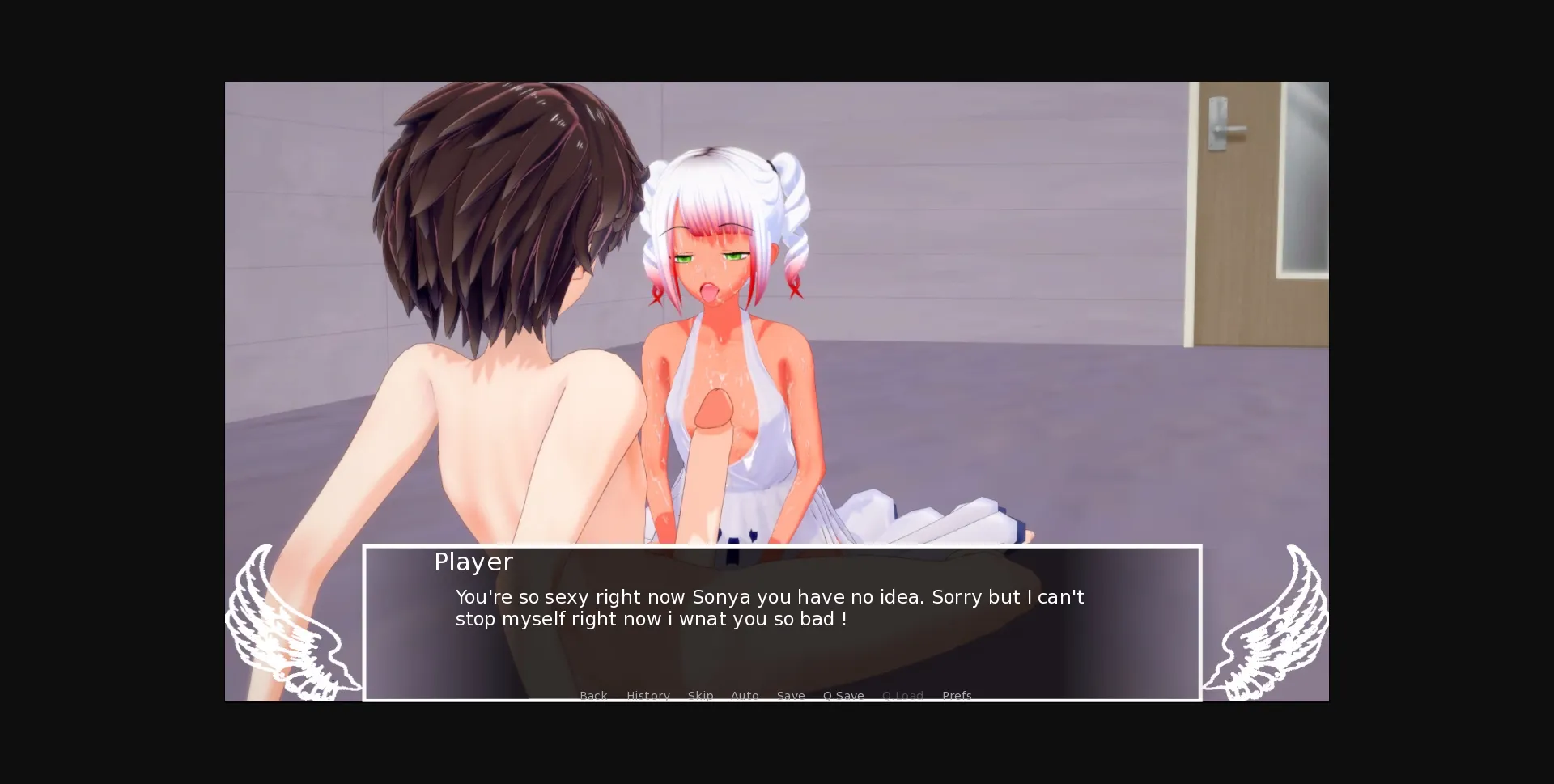This screenshot has width=1554, height=784.
Task: Toggle Skip mode to fast-forward
Action: click(700, 696)
